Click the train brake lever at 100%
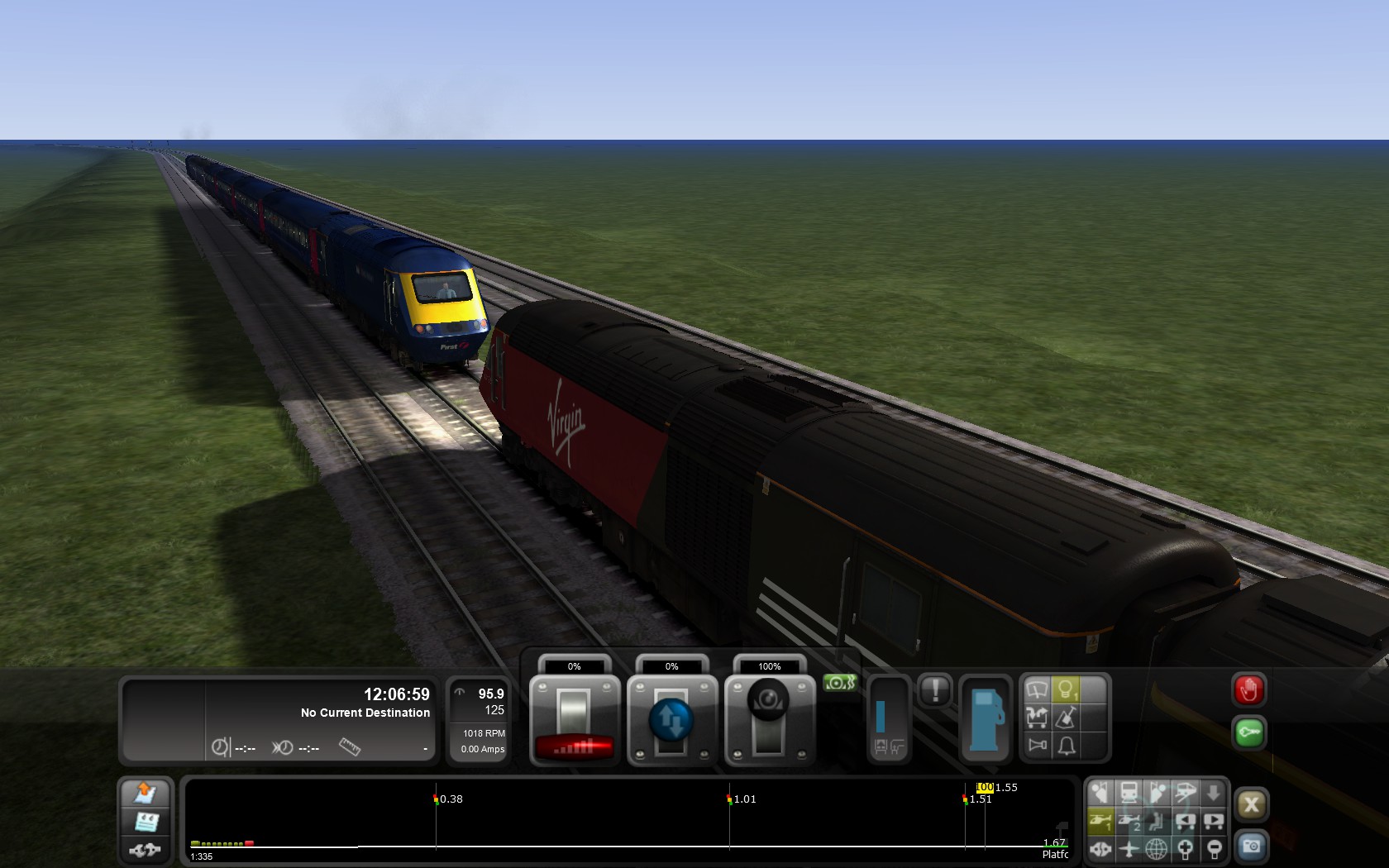Viewport: 1389px width, 868px height. (769, 721)
